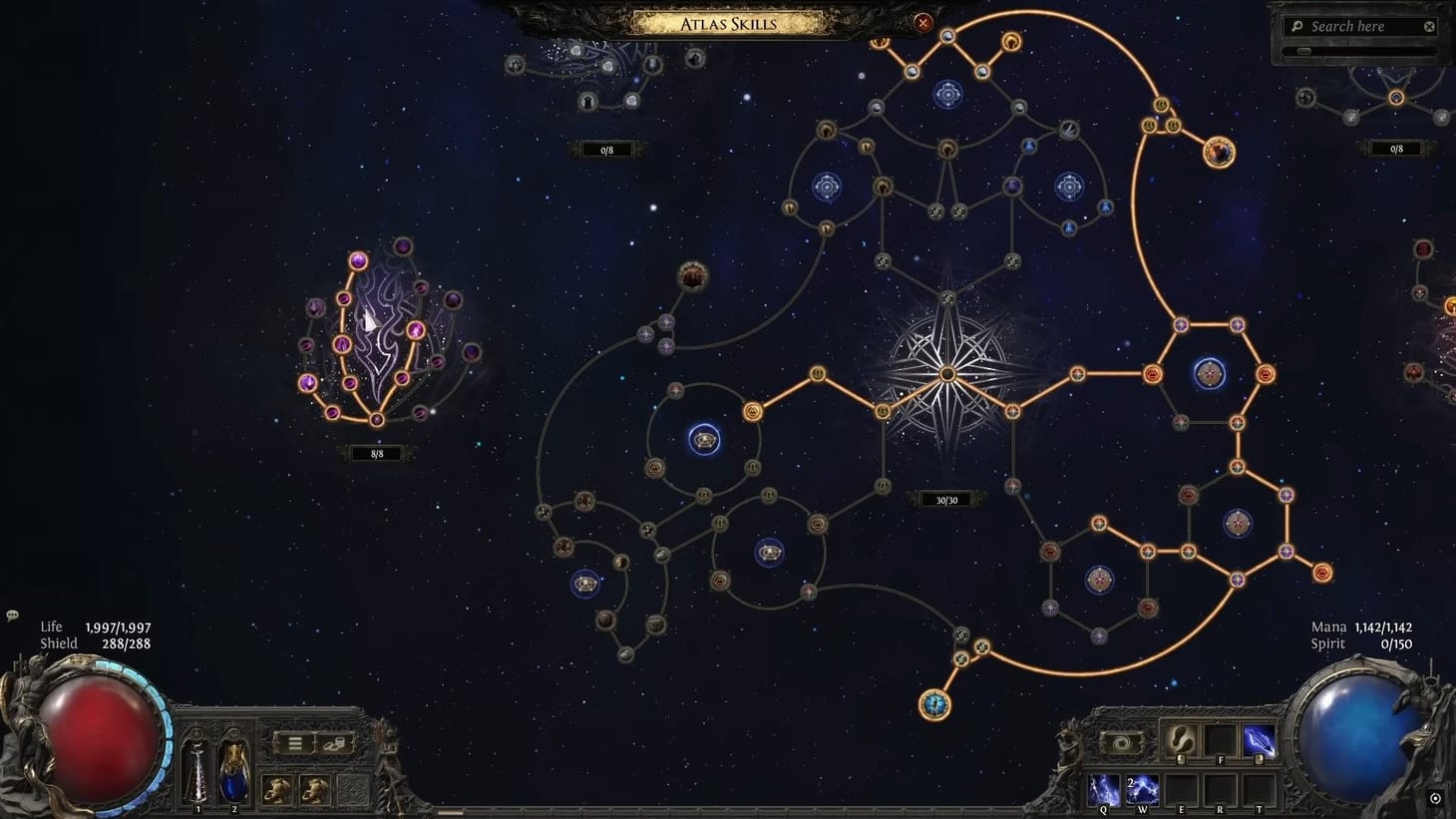This screenshot has height=819, width=1456.
Task: Click the Q-slot lightning skill icon
Action: point(1103,789)
